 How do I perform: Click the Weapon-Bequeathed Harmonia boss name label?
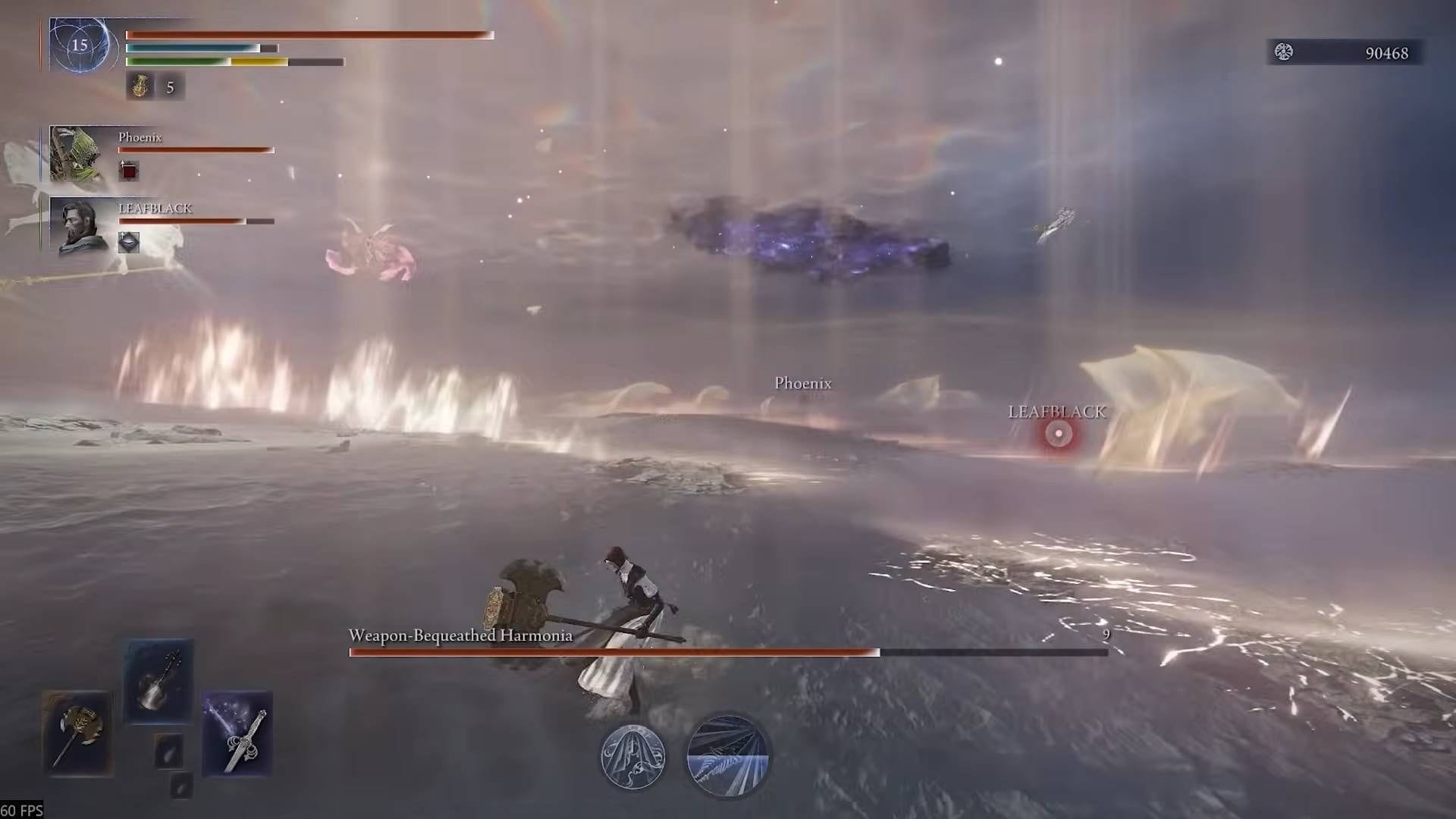(x=460, y=636)
